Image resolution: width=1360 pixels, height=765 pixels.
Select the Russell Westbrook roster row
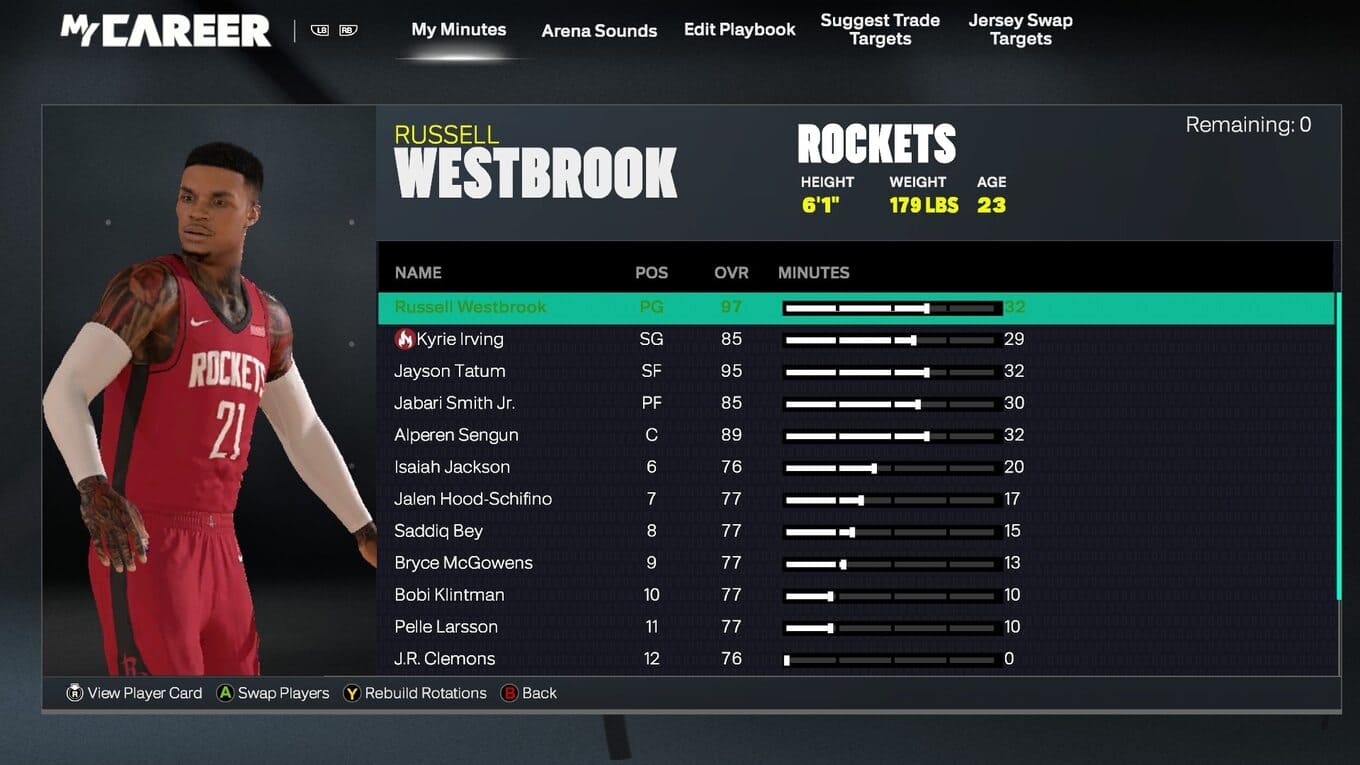point(470,307)
